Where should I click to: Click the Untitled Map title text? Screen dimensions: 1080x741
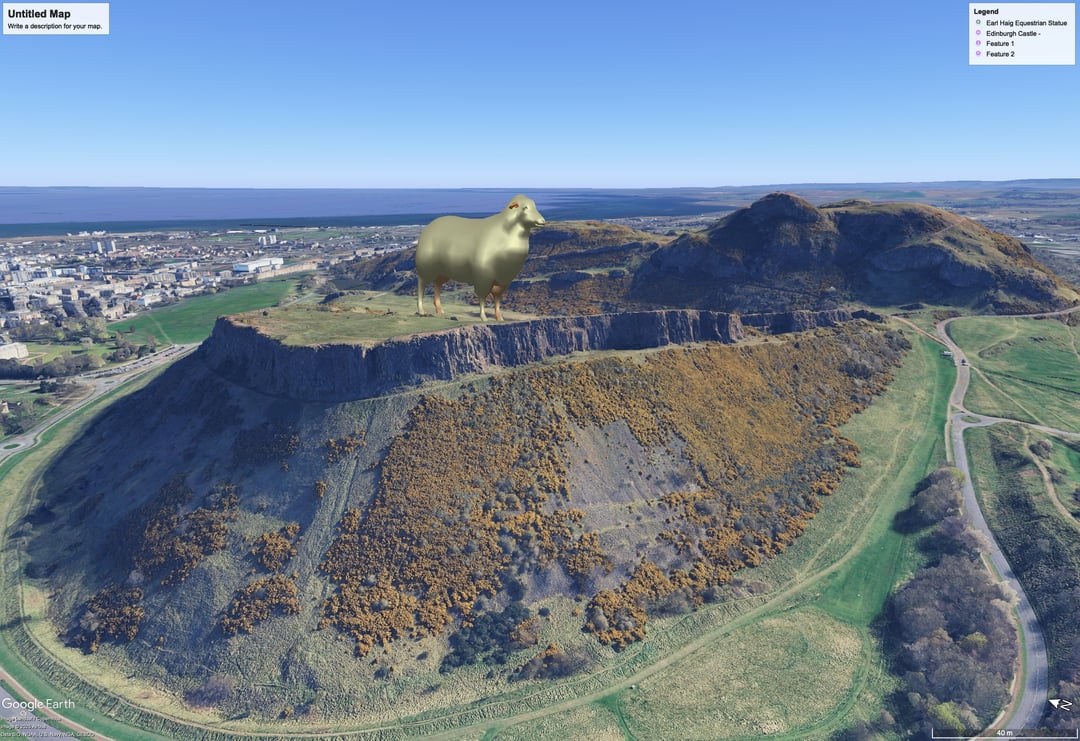[x=39, y=14]
